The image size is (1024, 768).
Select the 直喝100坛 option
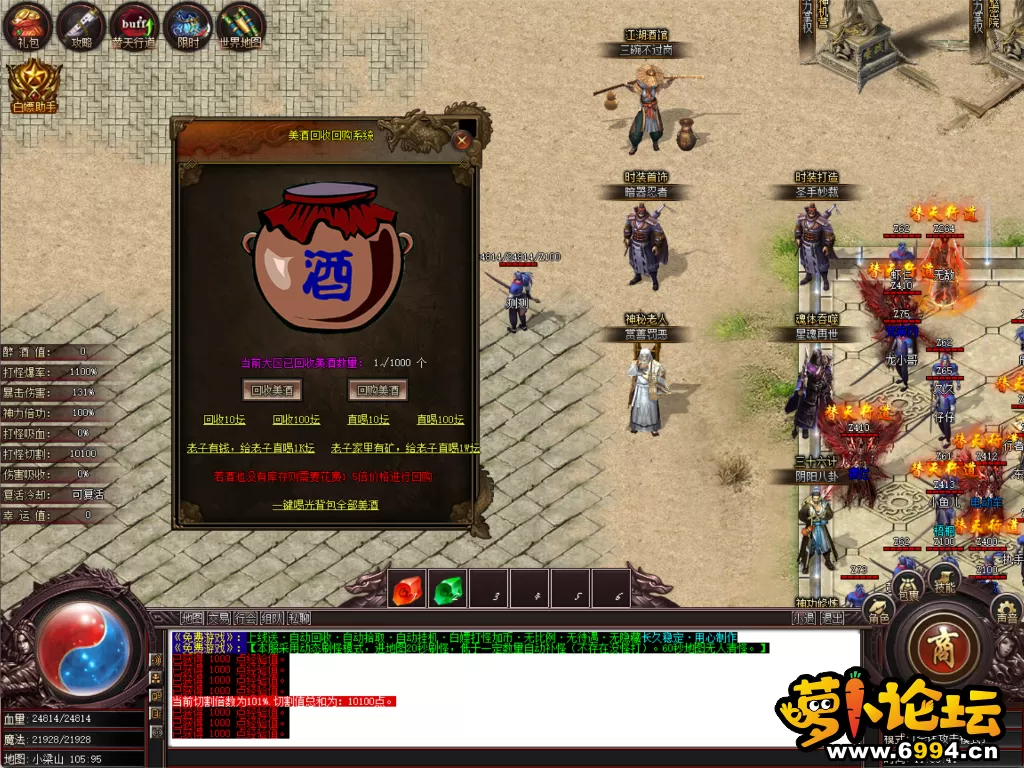tap(440, 420)
